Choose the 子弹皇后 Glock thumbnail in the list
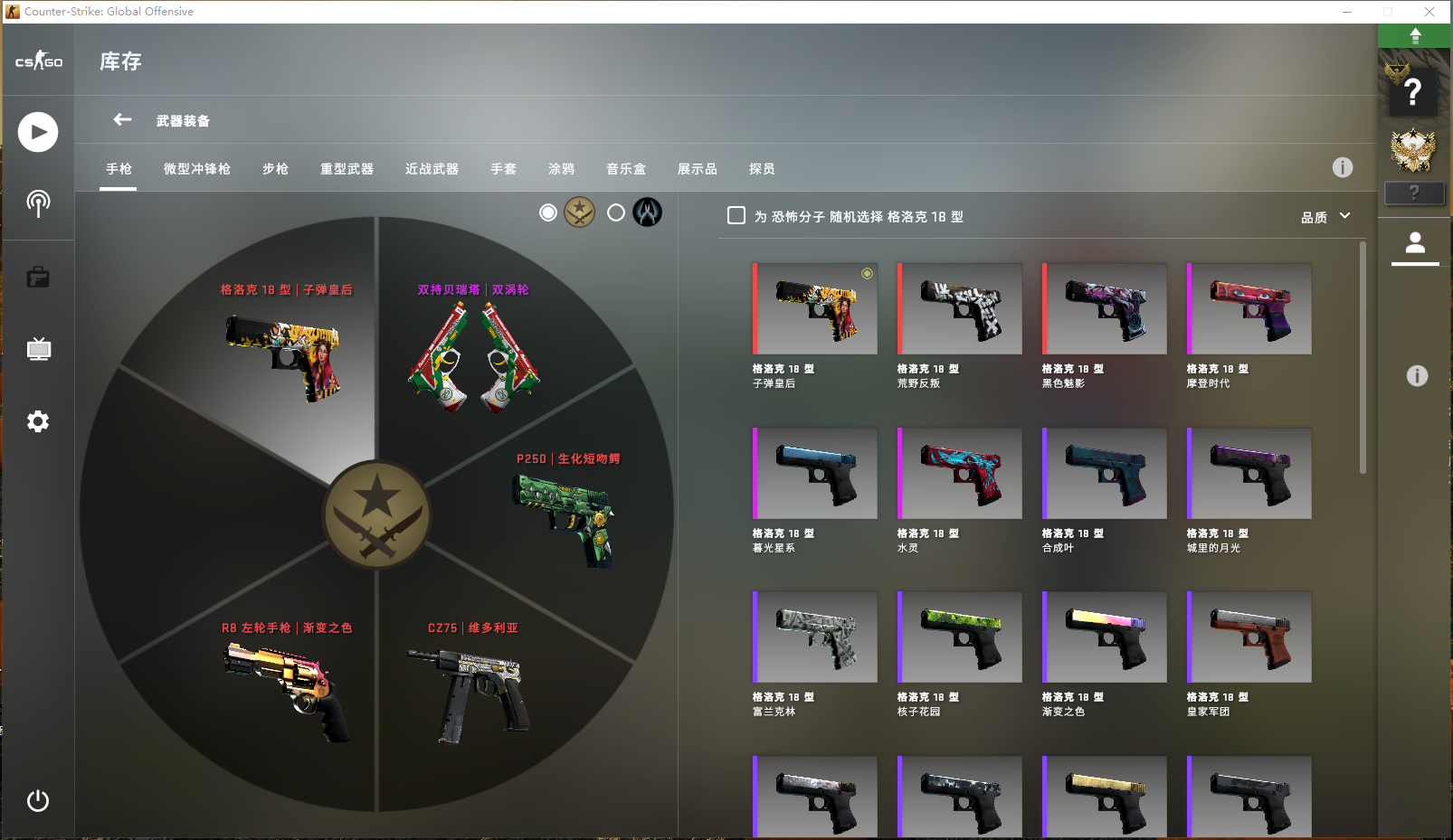 815,309
